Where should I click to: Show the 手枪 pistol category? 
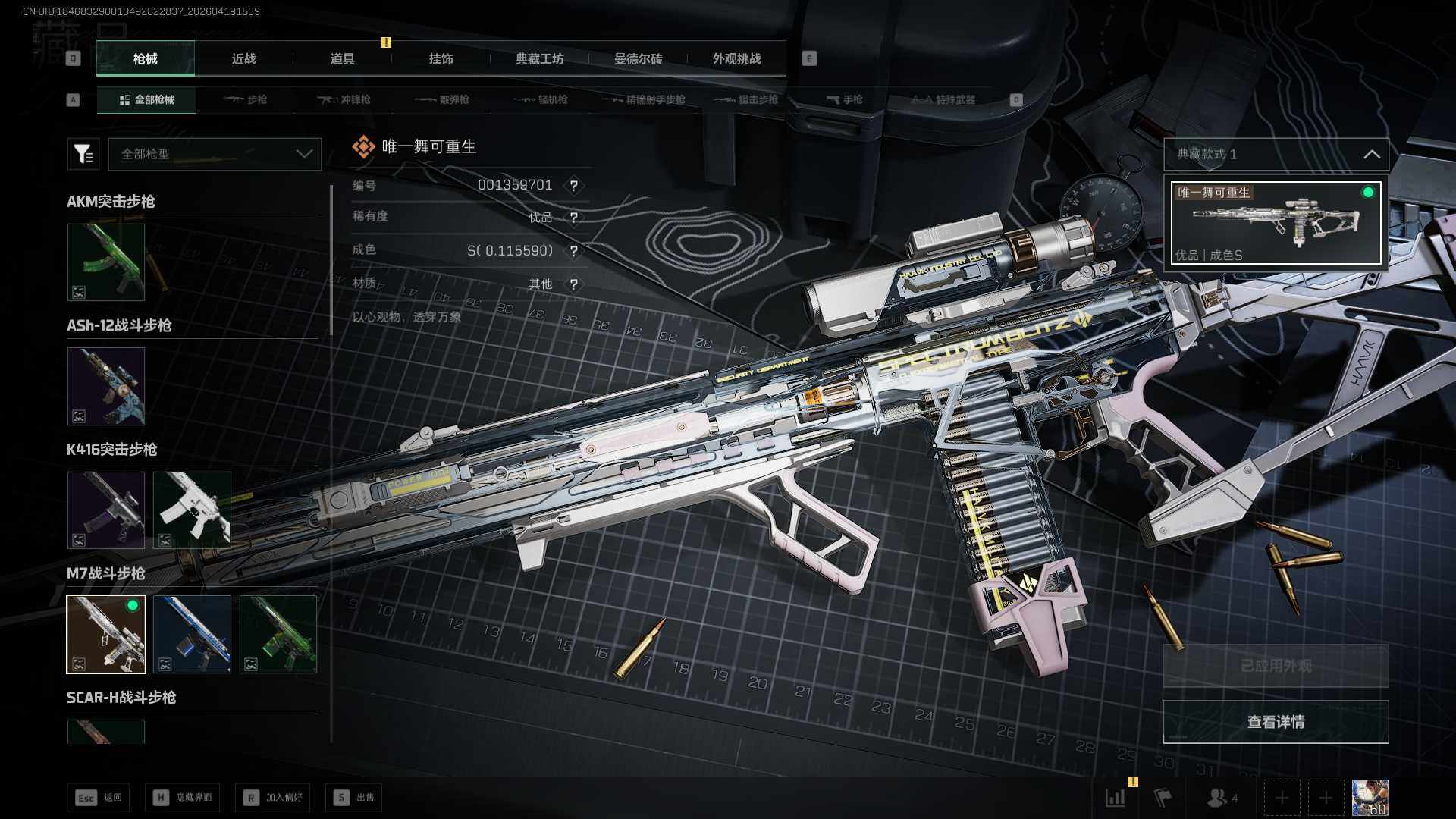pyautogui.click(x=844, y=99)
